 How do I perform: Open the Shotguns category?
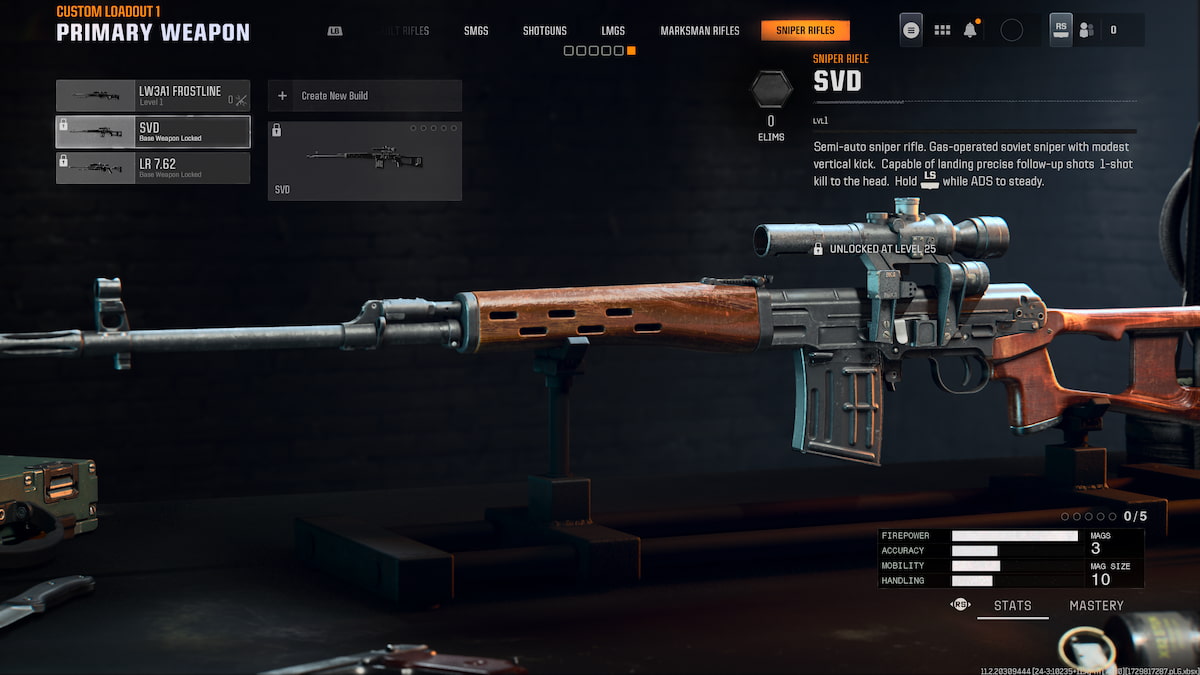pos(544,31)
